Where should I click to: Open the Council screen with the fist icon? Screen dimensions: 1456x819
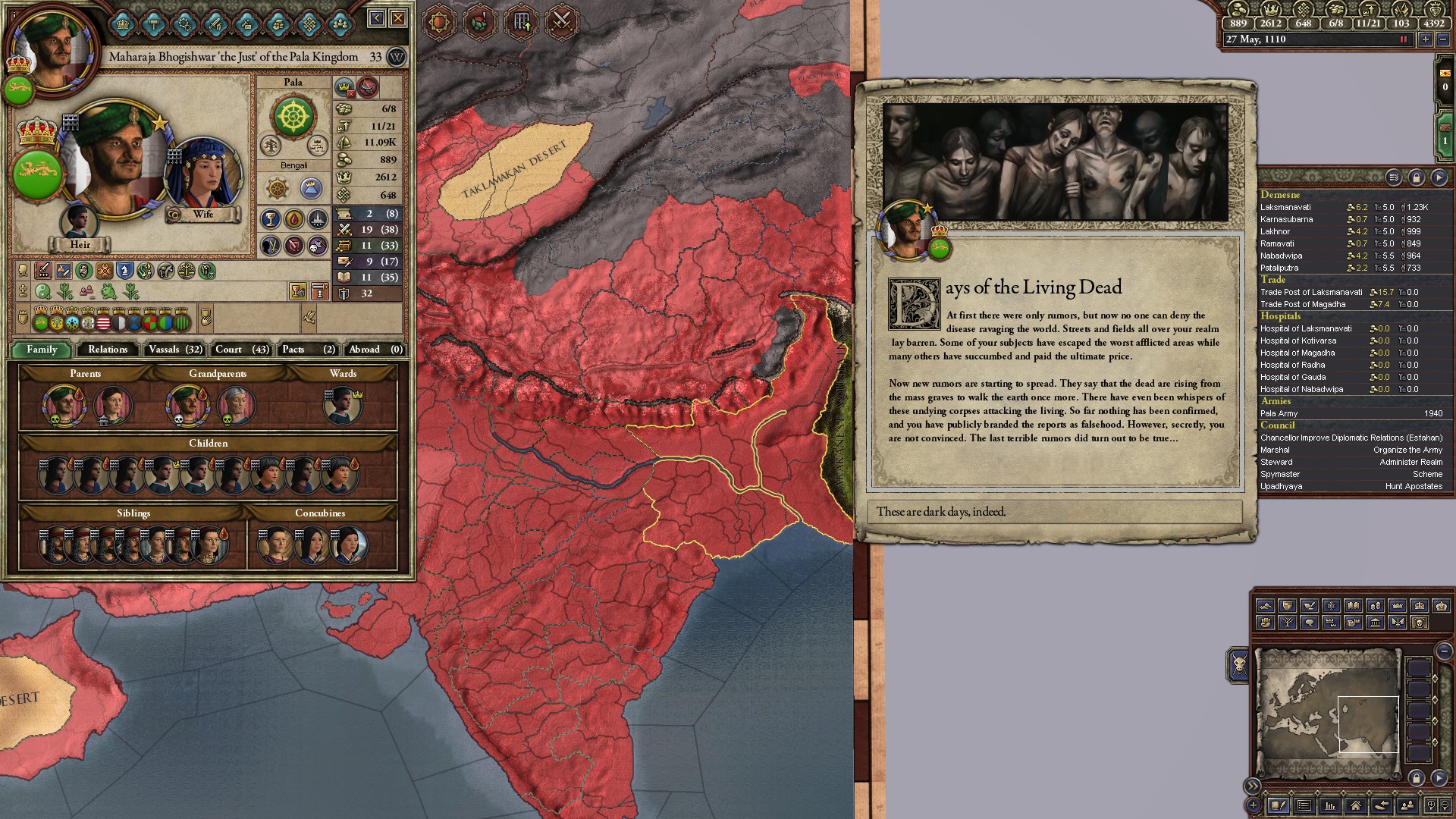point(278,24)
